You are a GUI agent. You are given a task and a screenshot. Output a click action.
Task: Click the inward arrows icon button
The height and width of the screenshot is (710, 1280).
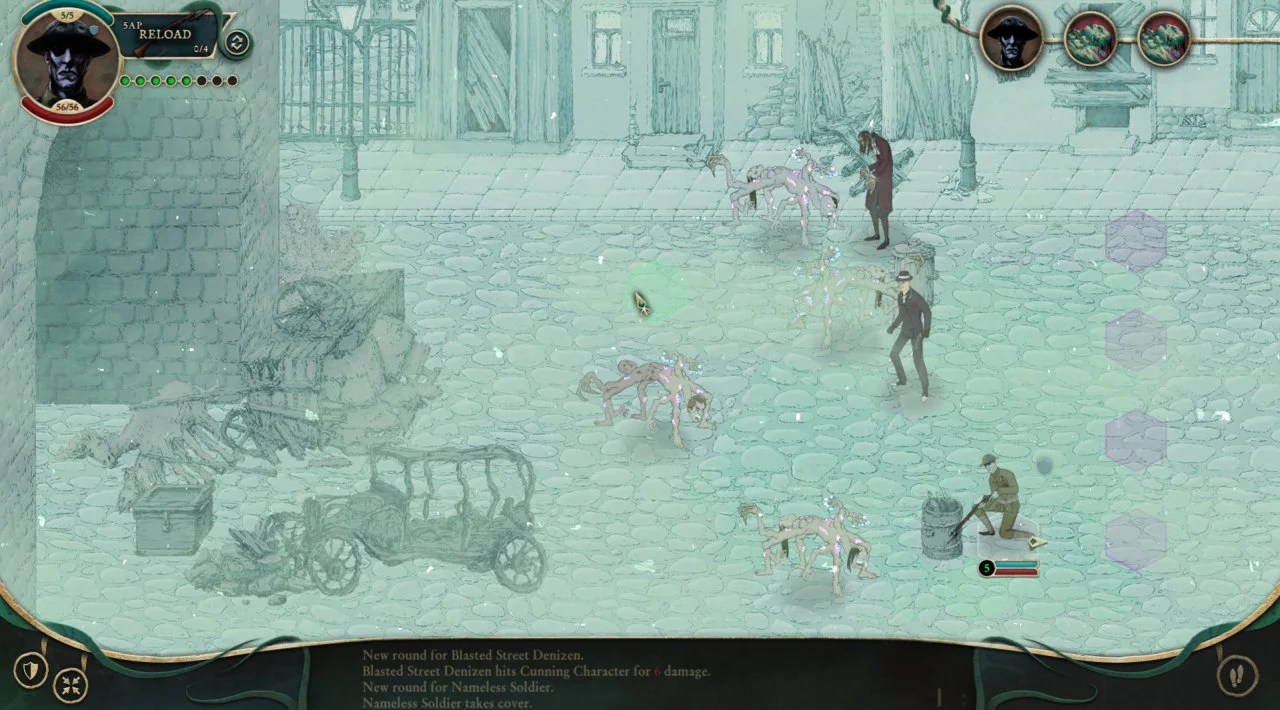pos(71,685)
